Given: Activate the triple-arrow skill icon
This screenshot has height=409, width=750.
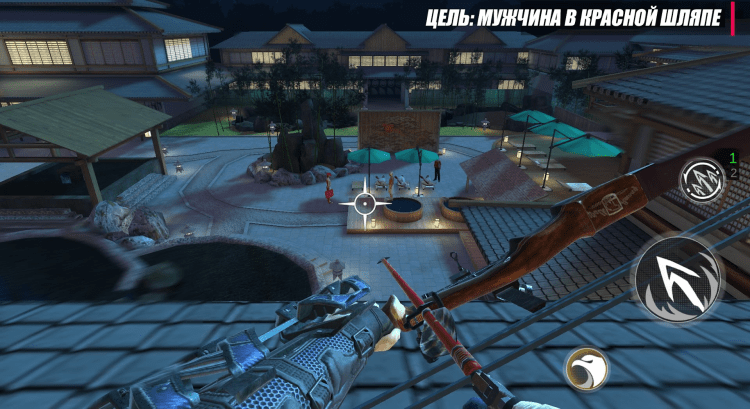Looking at the screenshot, I should [698, 181].
